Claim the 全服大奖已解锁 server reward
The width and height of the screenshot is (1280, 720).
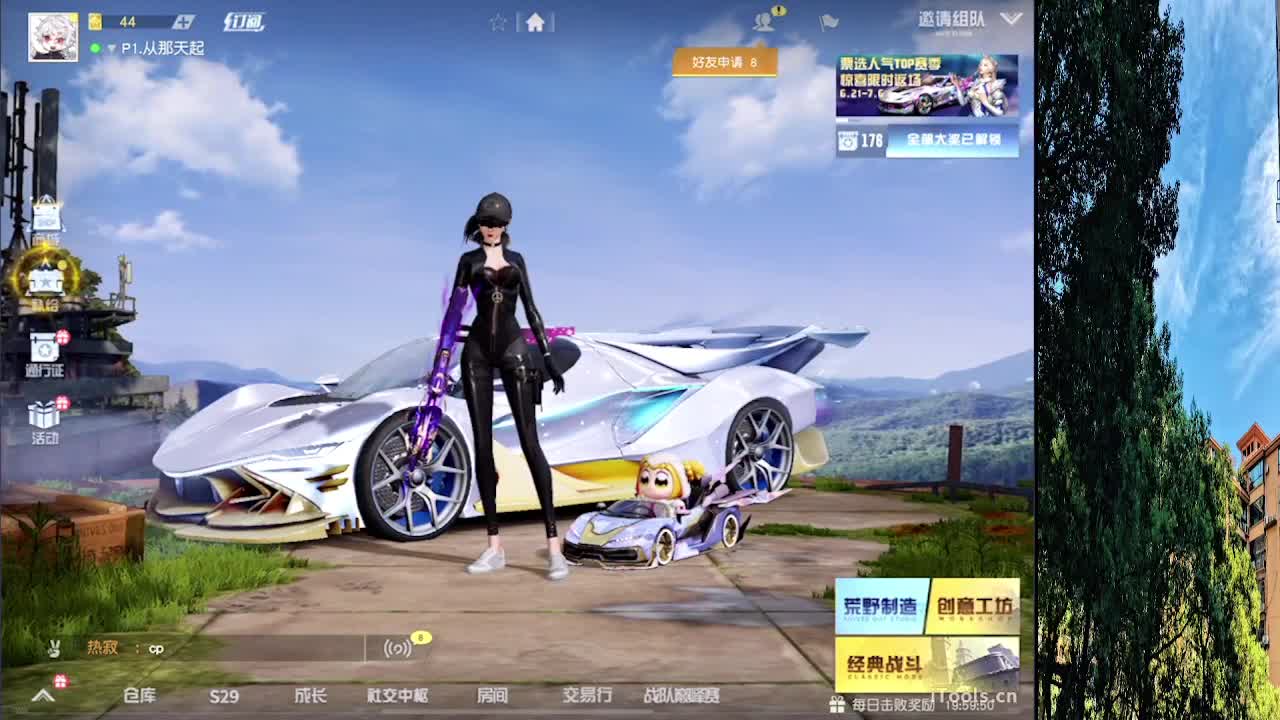tap(950, 143)
